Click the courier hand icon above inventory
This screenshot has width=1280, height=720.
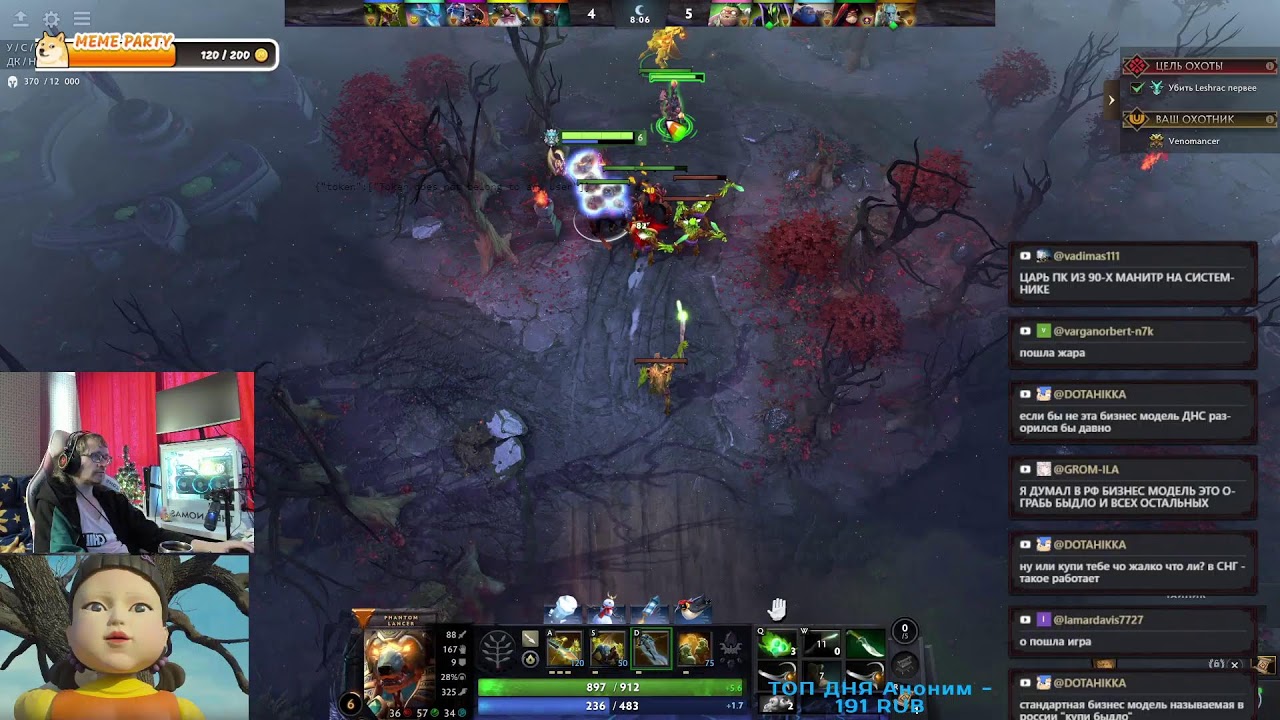click(x=775, y=610)
